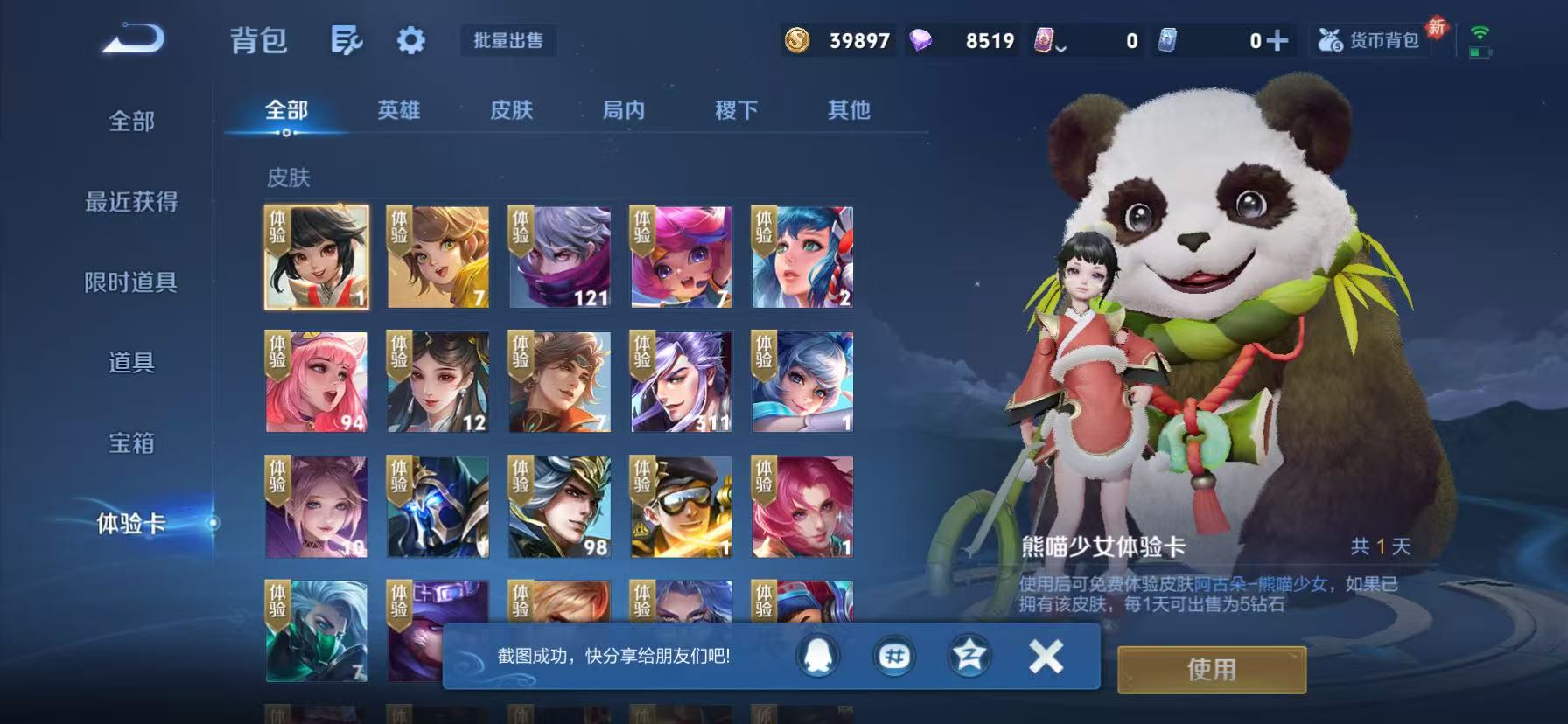Switch to the 皮肤 tab
The height and width of the screenshot is (724, 1568).
[x=512, y=111]
